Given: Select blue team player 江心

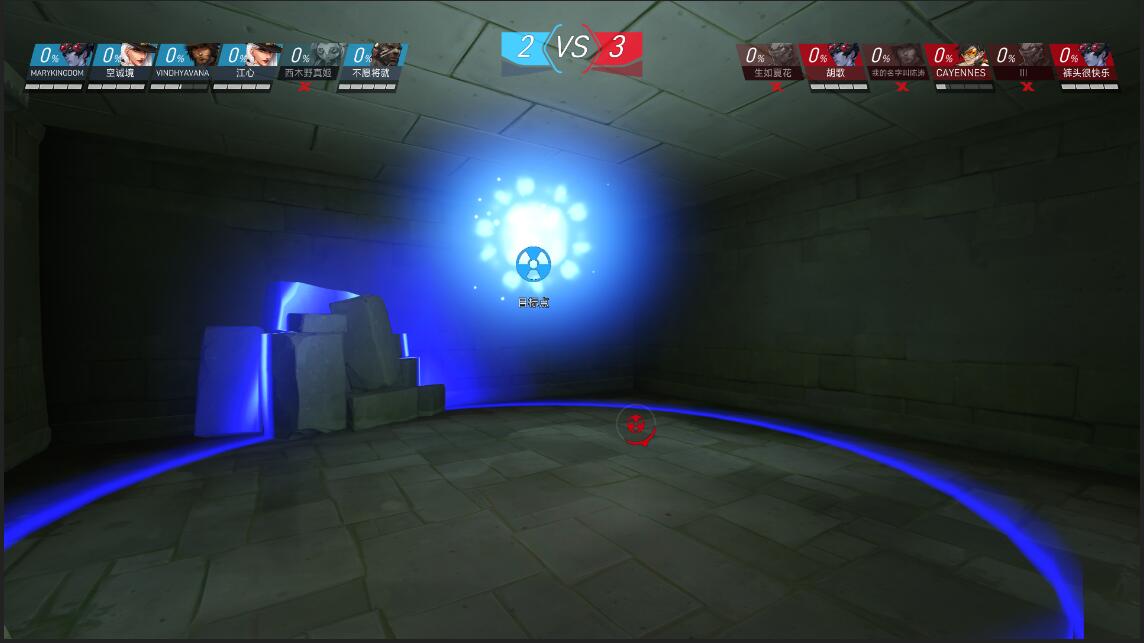Looking at the screenshot, I should pos(245,62).
